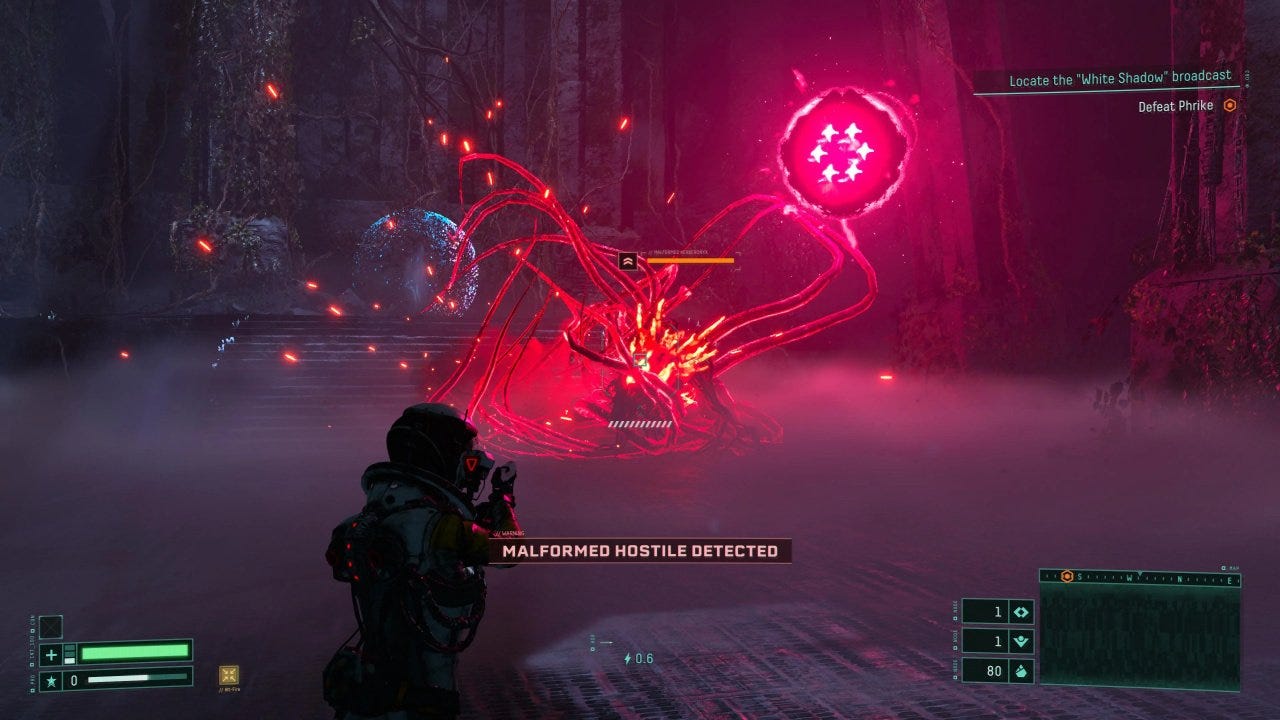
Task: Click the health plus icon
Action: 51,654
